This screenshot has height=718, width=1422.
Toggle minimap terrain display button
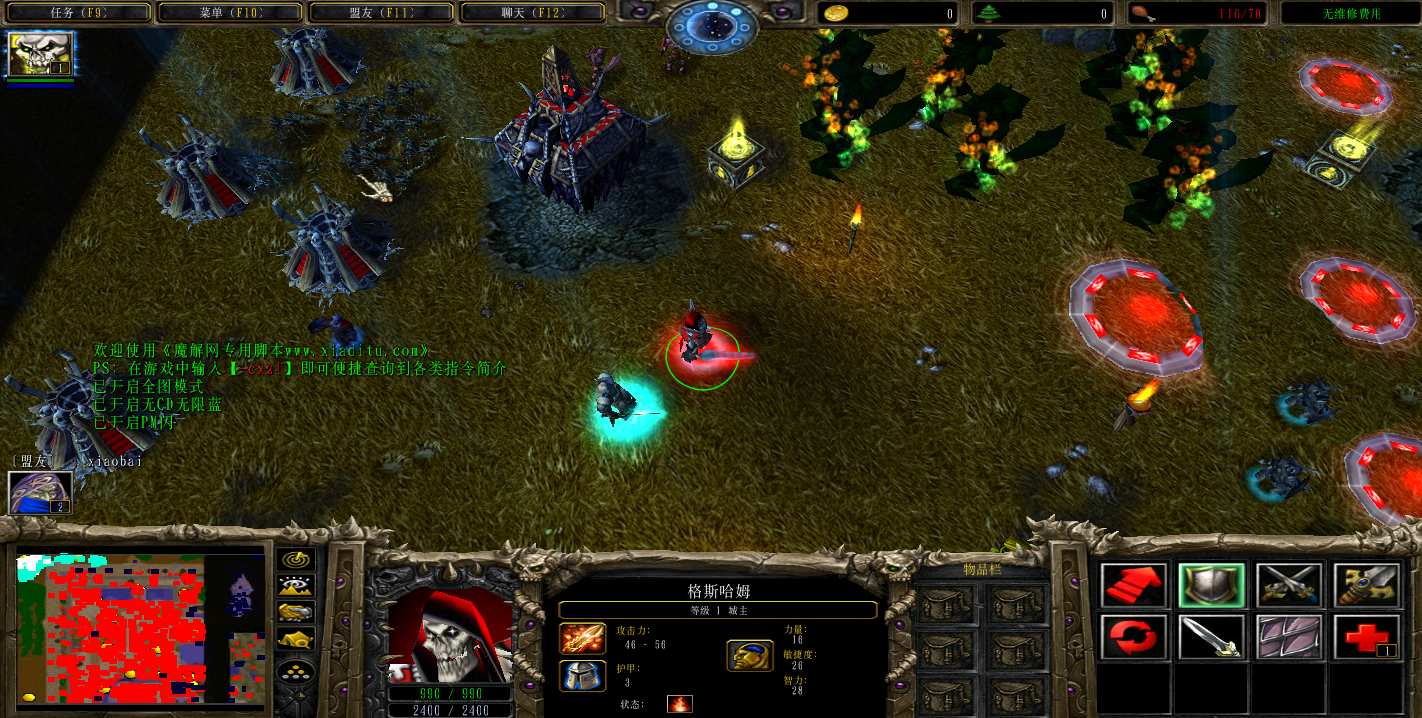click(297, 586)
